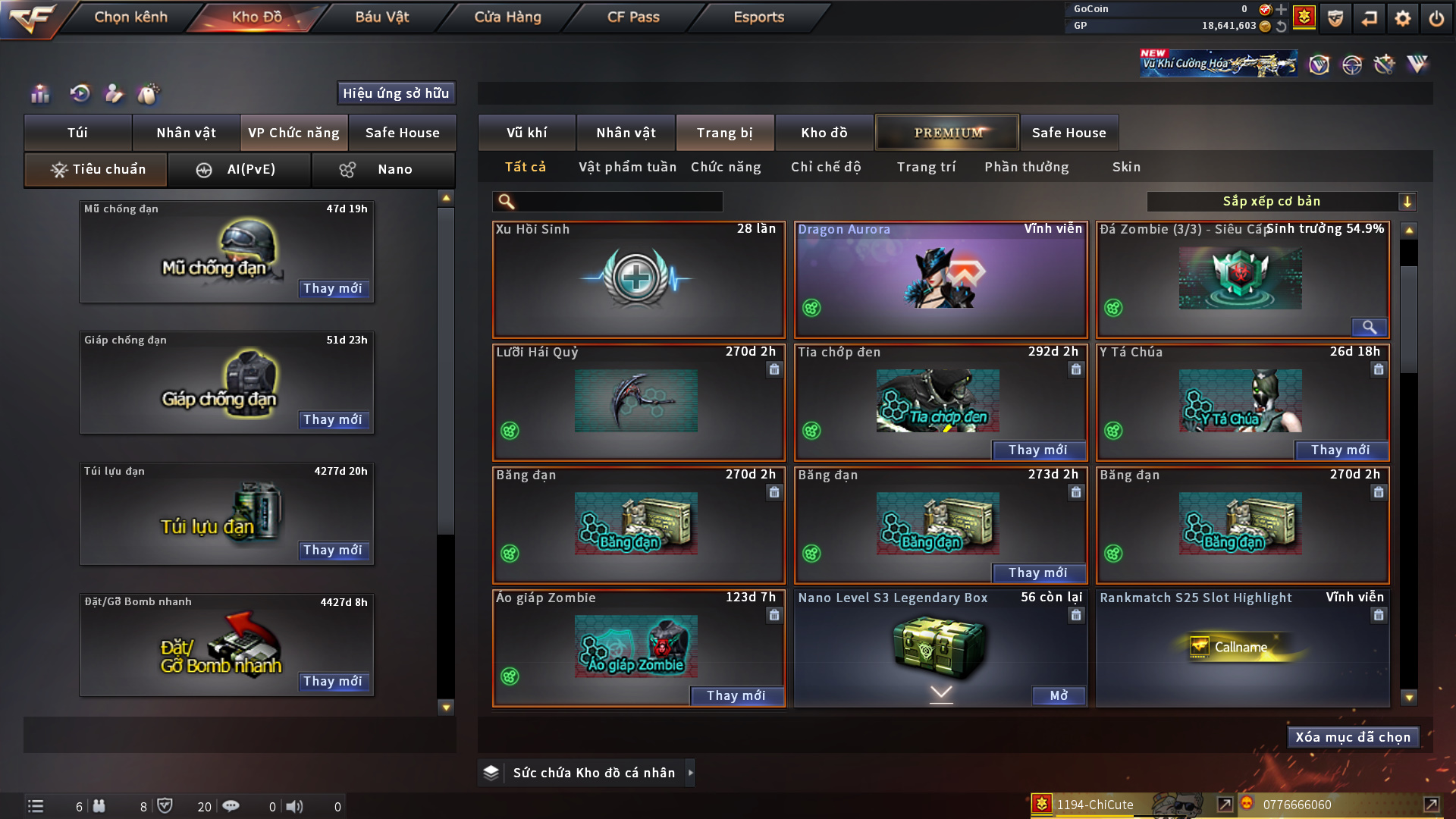
Task: Click the power exit icon
Action: 1436,18
